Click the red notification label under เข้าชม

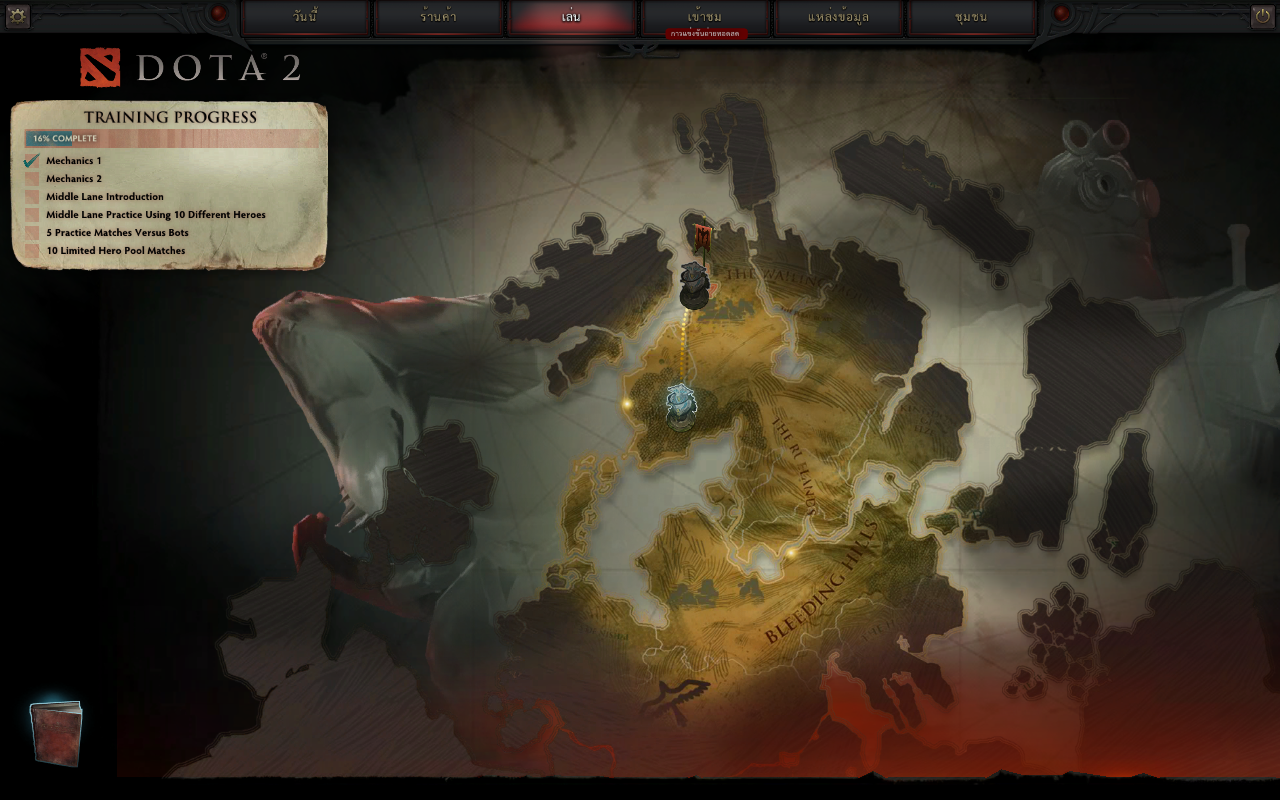tap(706, 34)
